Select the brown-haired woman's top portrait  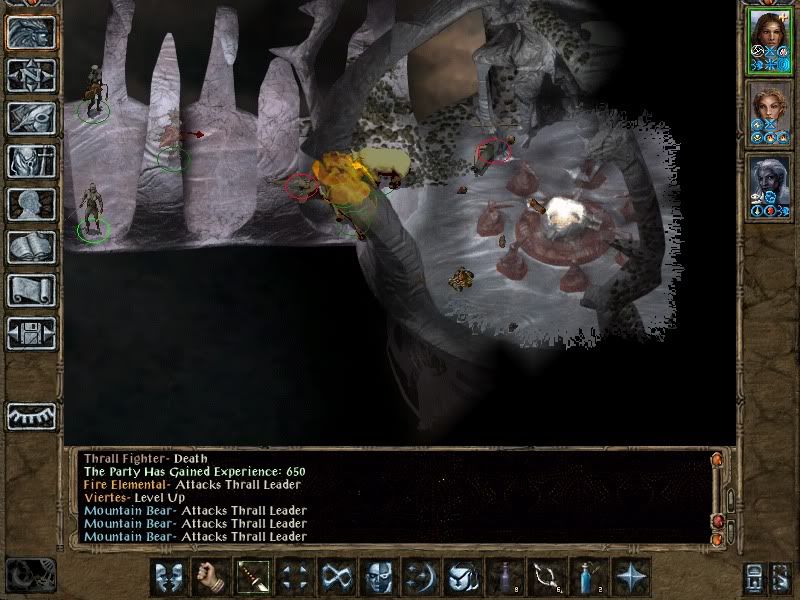pos(769,38)
